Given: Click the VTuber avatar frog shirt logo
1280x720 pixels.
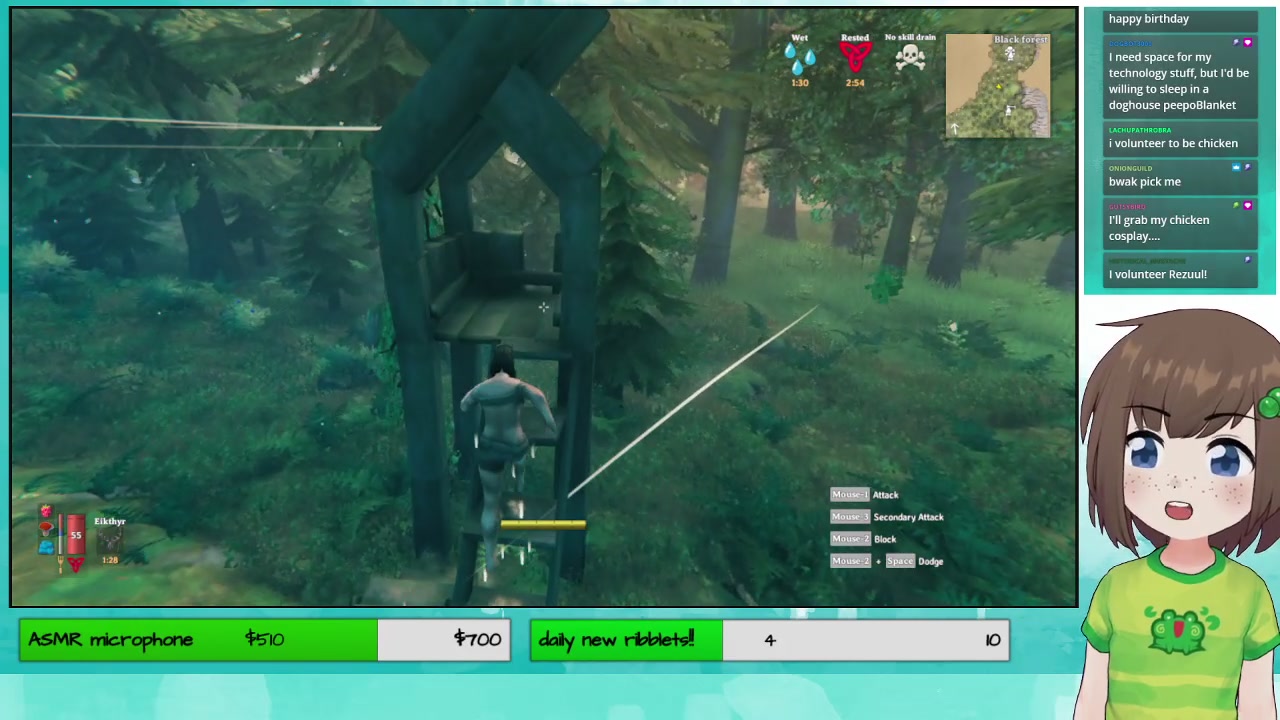Looking at the screenshot, I should click(x=1178, y=632).
